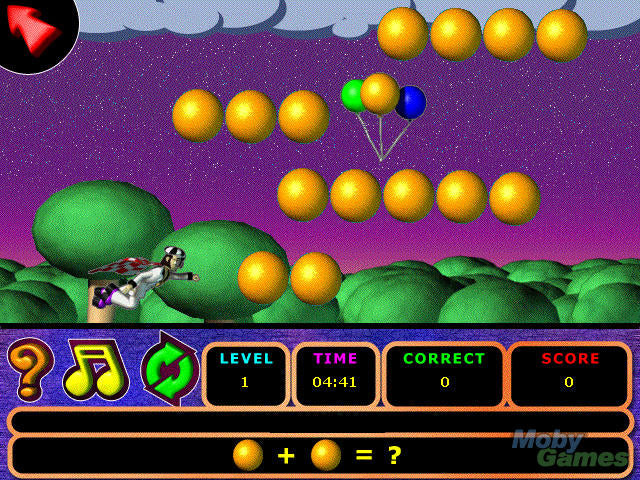Toggle music with the yellow notes icon

(95, 370)
